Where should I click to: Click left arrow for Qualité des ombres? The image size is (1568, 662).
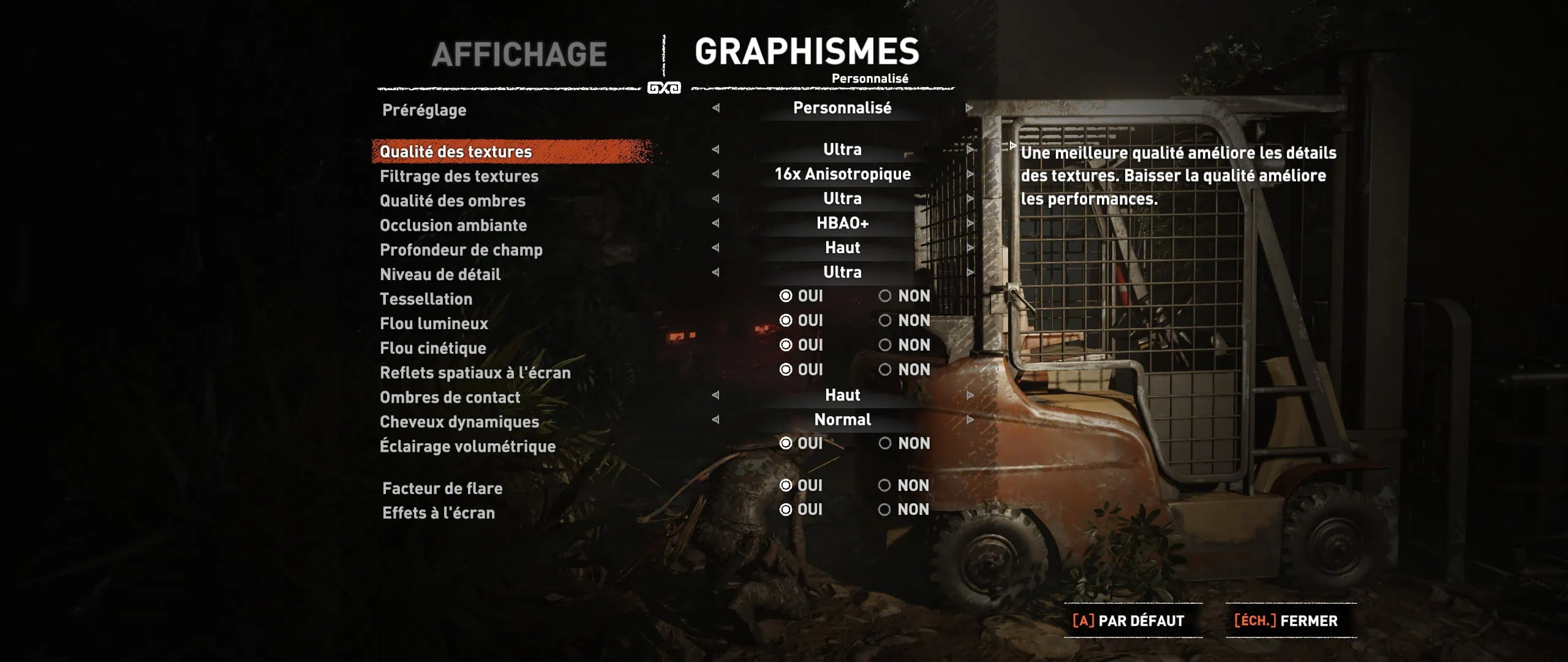(715, 199)
